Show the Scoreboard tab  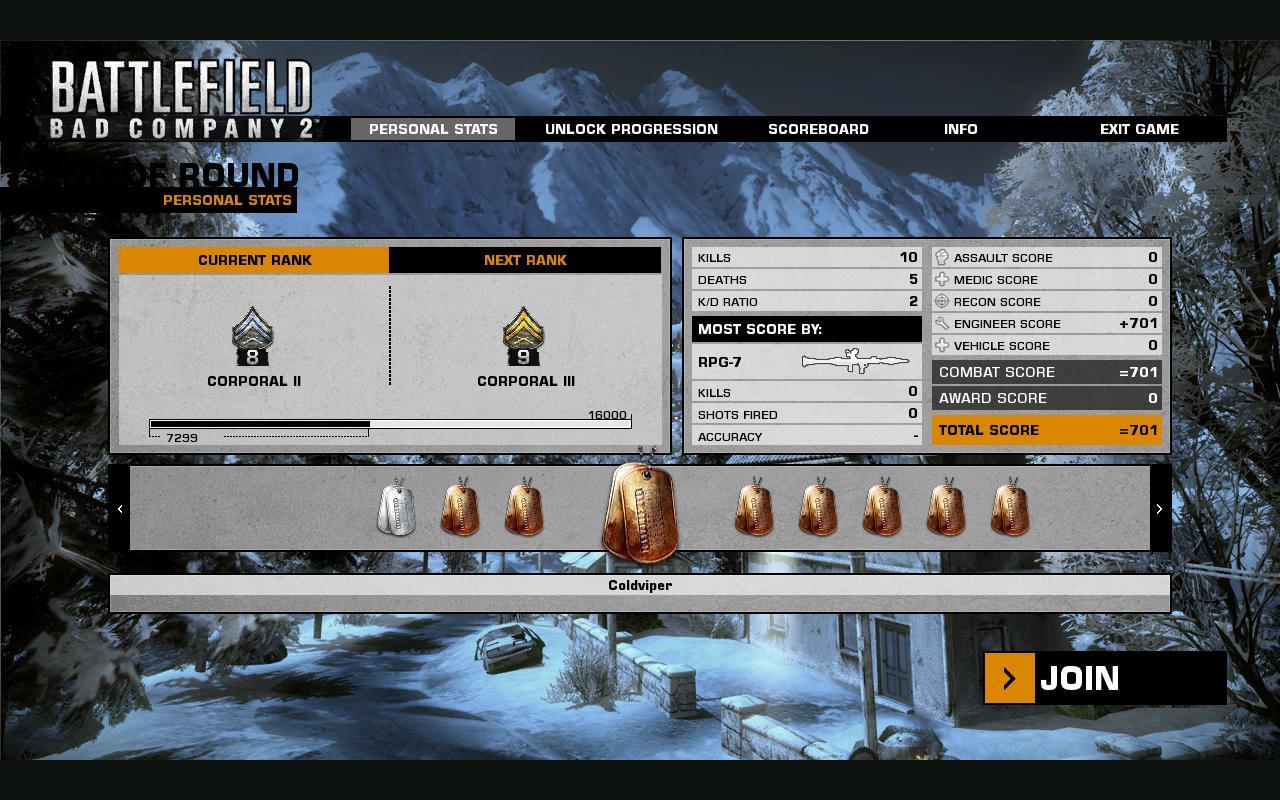click(x=818, y=129)
